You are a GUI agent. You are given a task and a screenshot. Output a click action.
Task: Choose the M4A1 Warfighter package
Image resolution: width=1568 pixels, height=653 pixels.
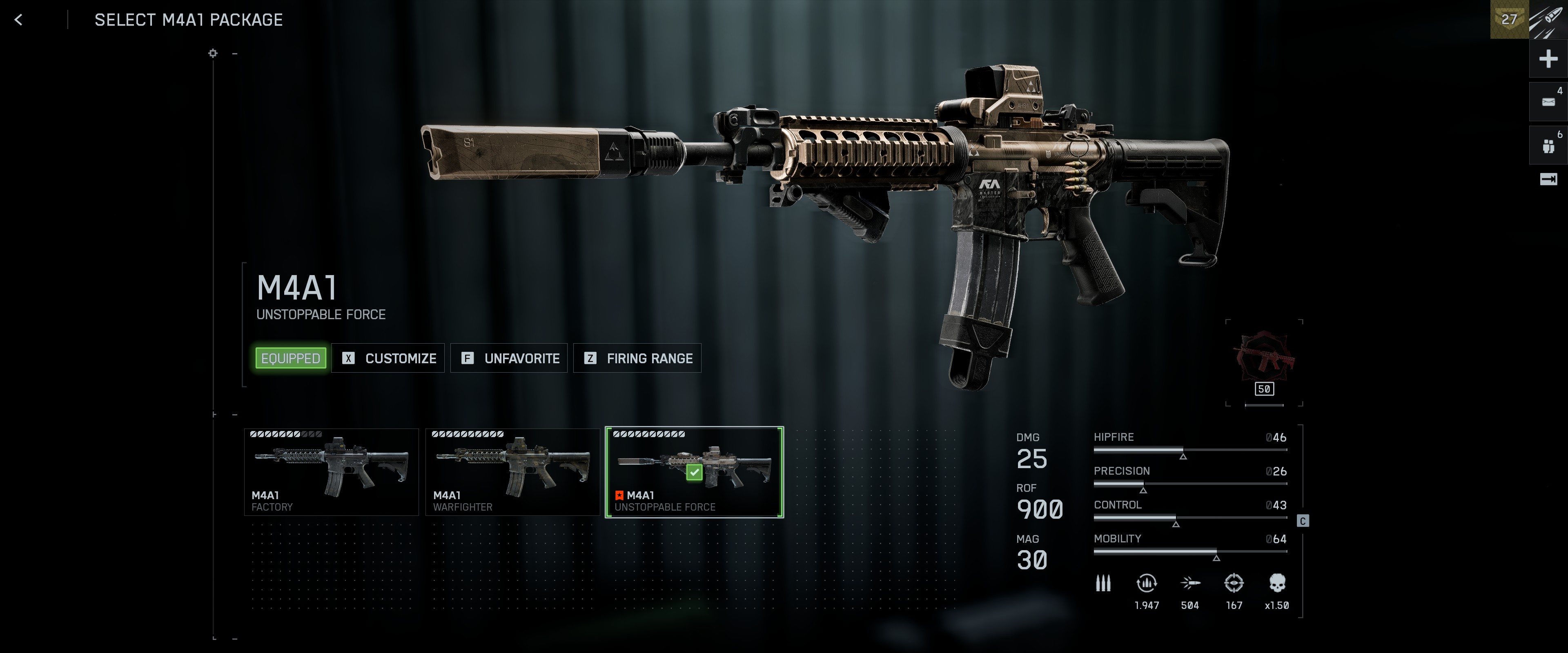click(x=512, y=472)
